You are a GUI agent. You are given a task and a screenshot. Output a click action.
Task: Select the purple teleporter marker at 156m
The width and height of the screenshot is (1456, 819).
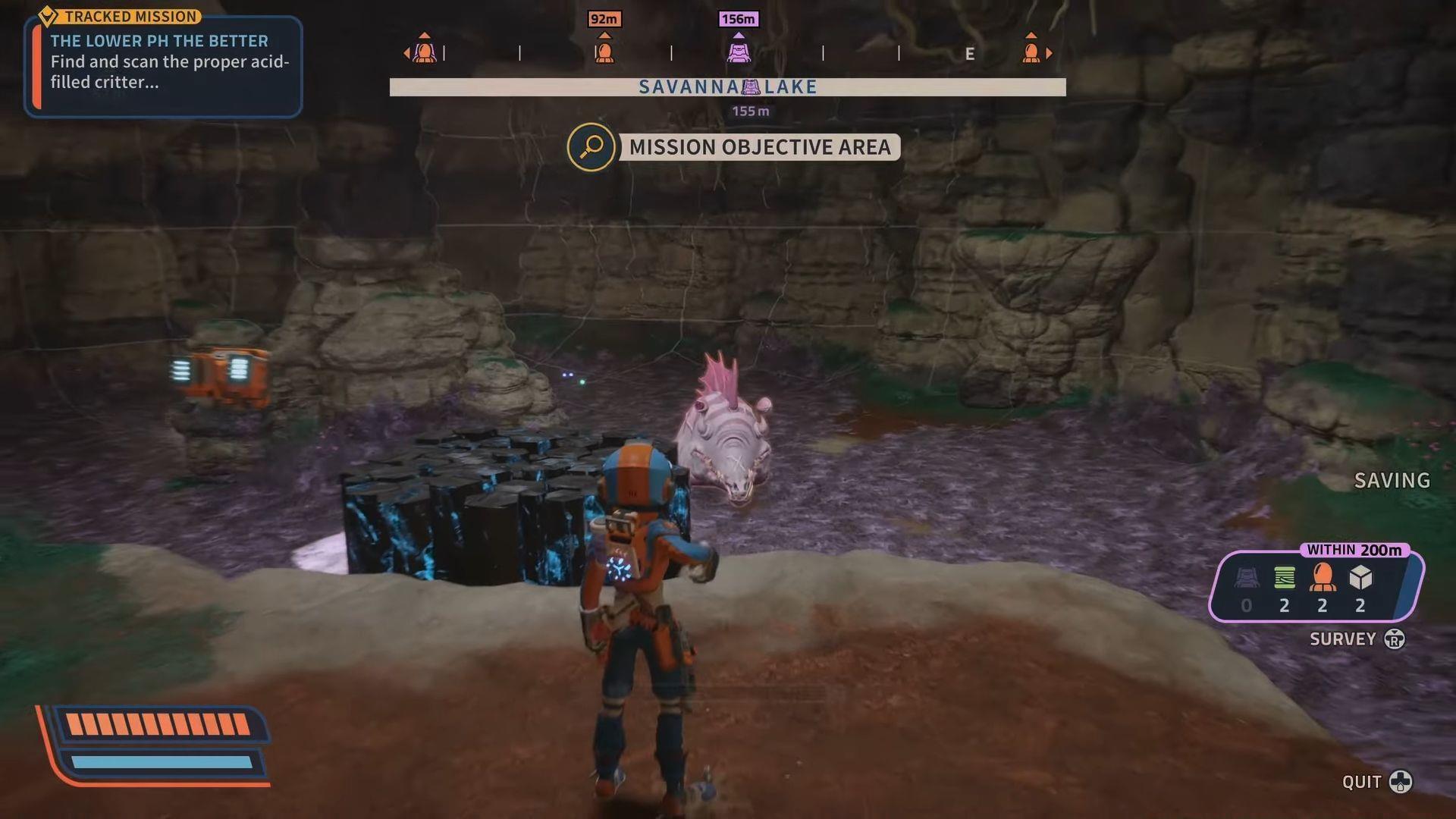click(739, 52)
